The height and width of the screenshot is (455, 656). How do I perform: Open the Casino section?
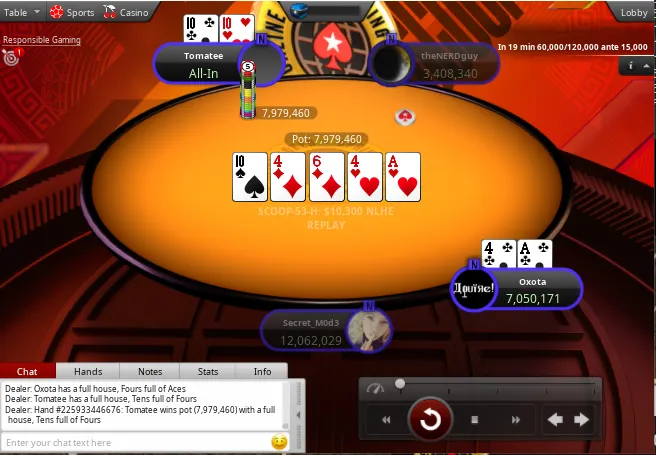coord(127,12)
